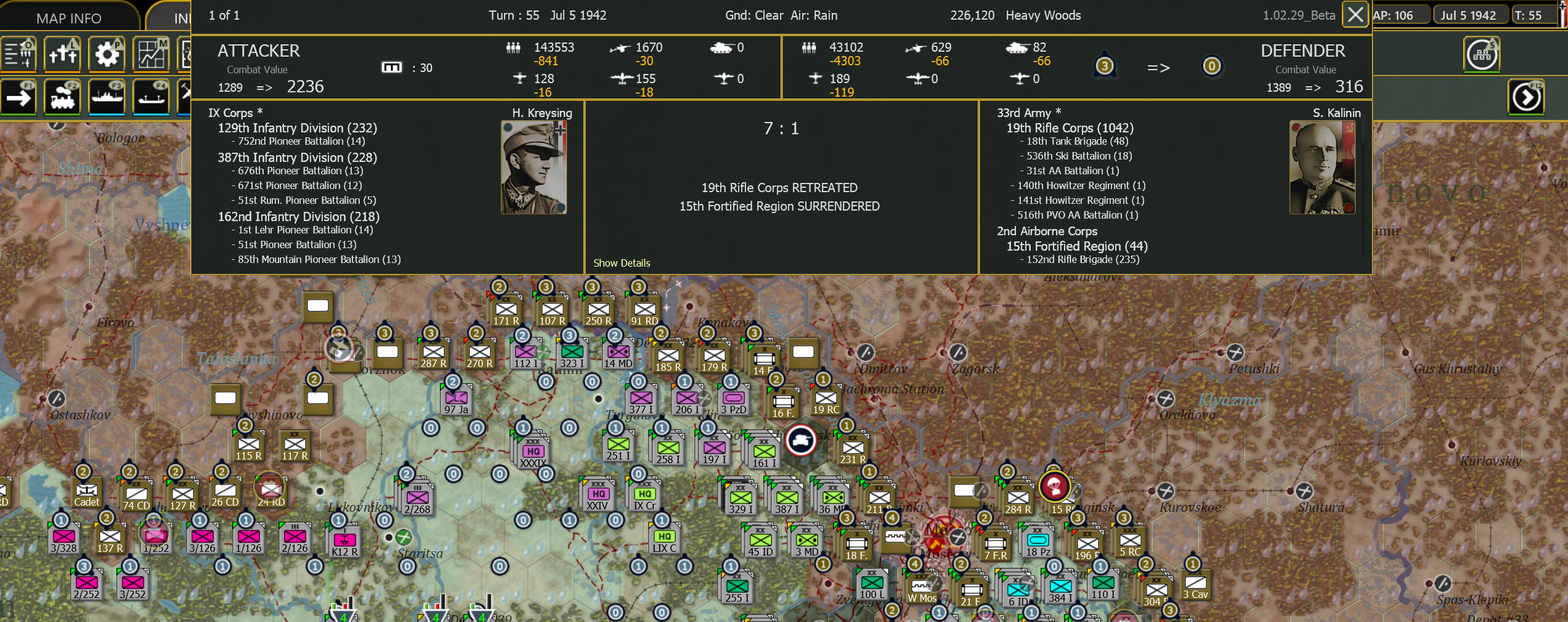1568x622 pixels.
Task: Click H. Kreysing's commander portrait
Action: tap(534, 166)
